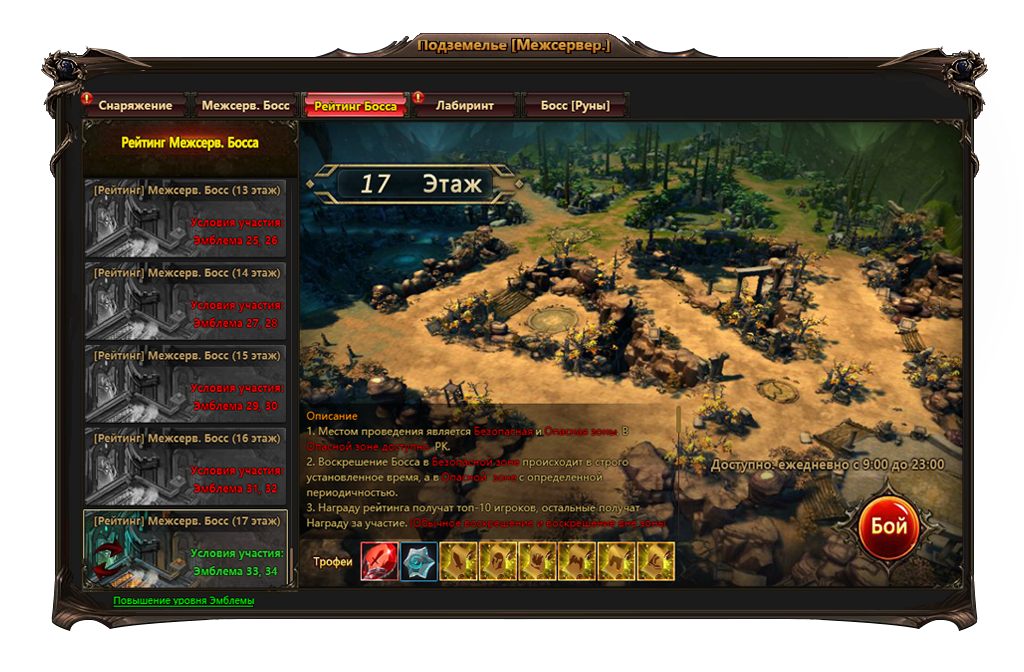Select the 16 этаж boss rating entry
This screenshot has width=1024, height=672.
click(187, 466)
